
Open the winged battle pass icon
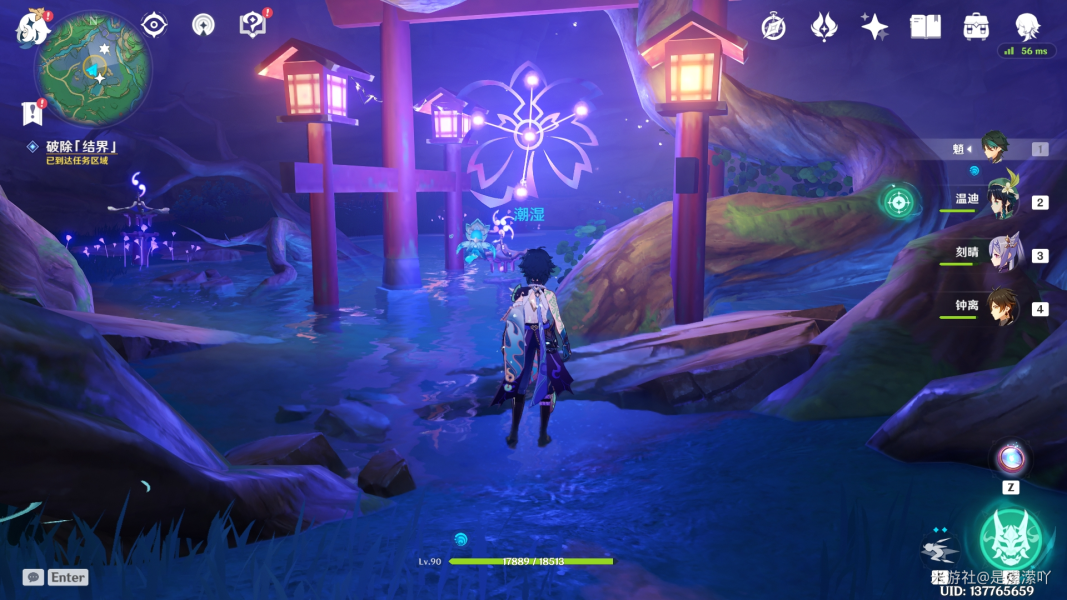pyautogui.click(x=823, y=27)
